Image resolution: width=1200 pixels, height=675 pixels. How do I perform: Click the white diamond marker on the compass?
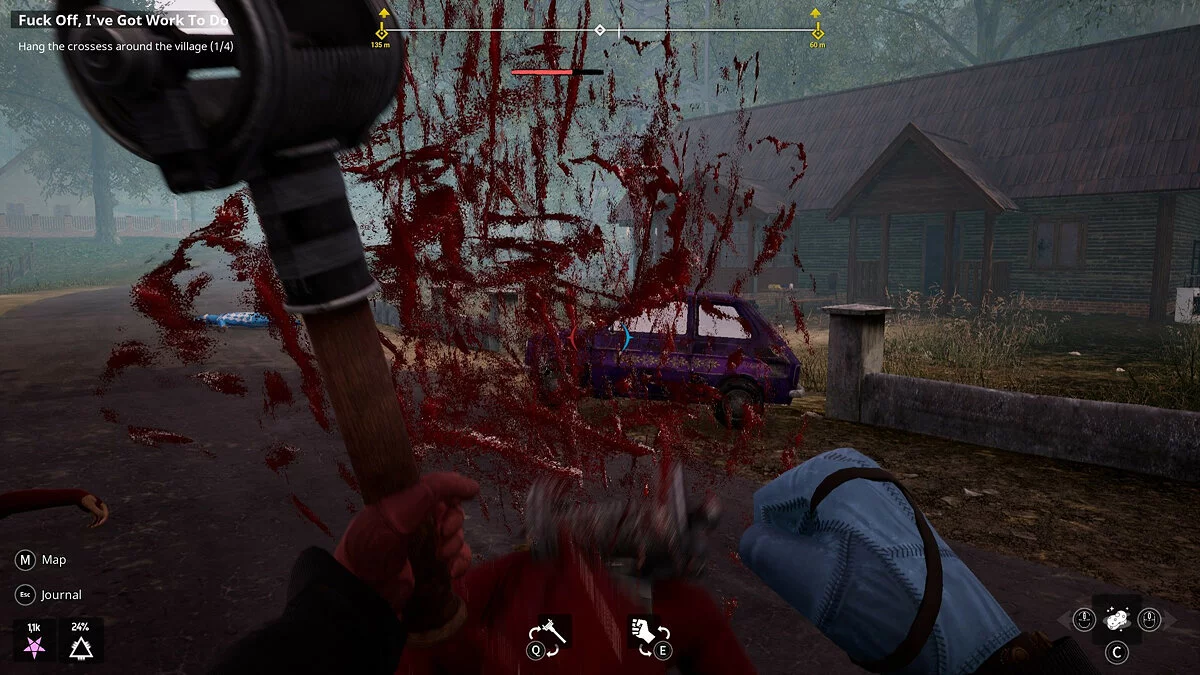(x=599, y=30)
